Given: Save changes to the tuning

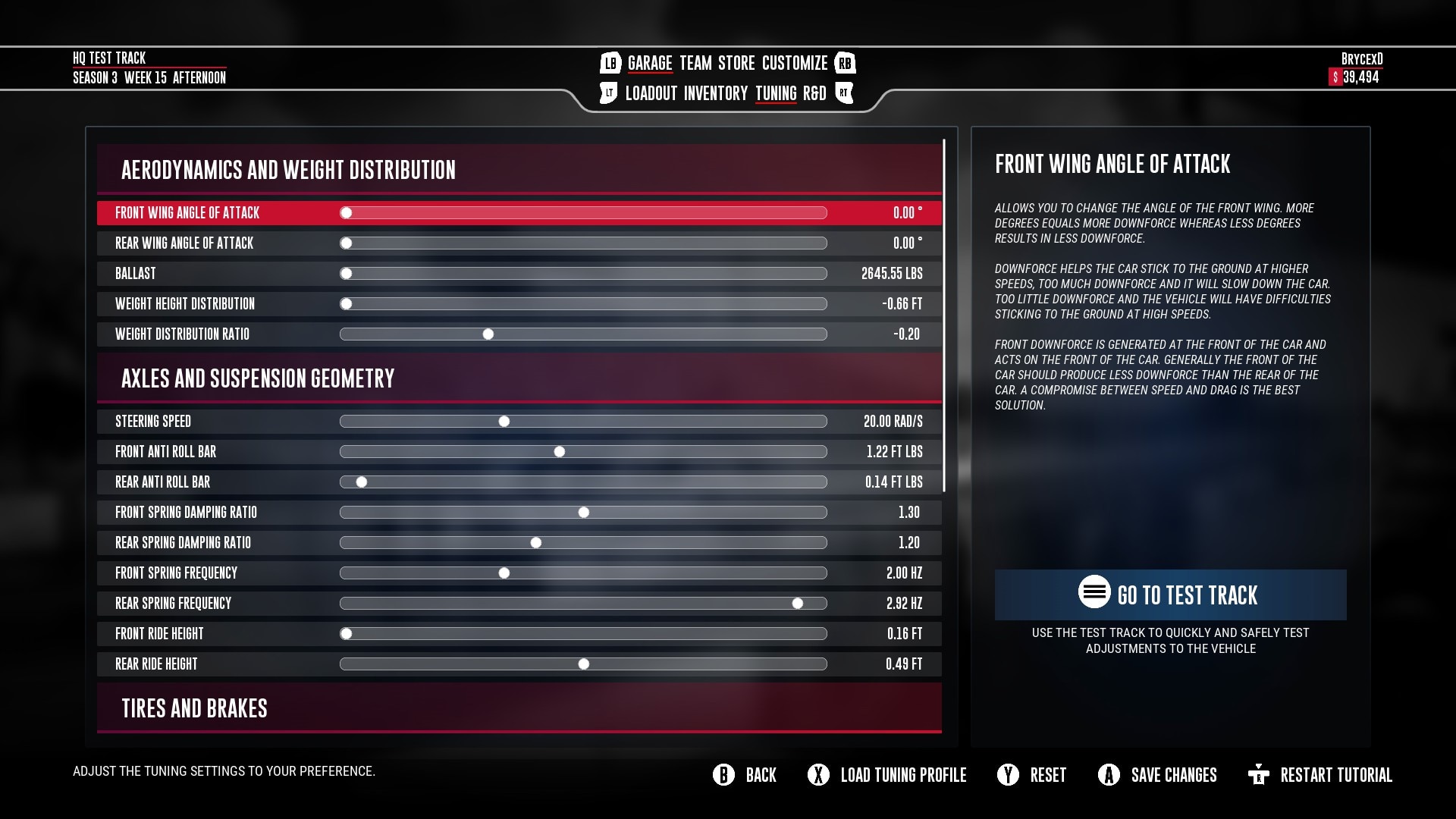Looking at the screenshot, I should pos(1158,775).
